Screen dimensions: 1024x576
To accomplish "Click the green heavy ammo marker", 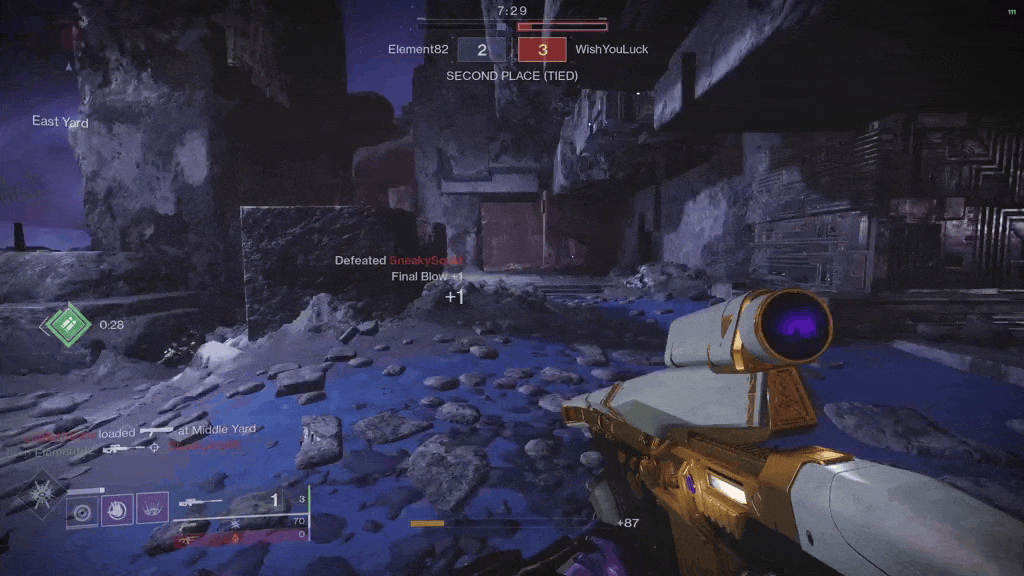I will point(66,324).
